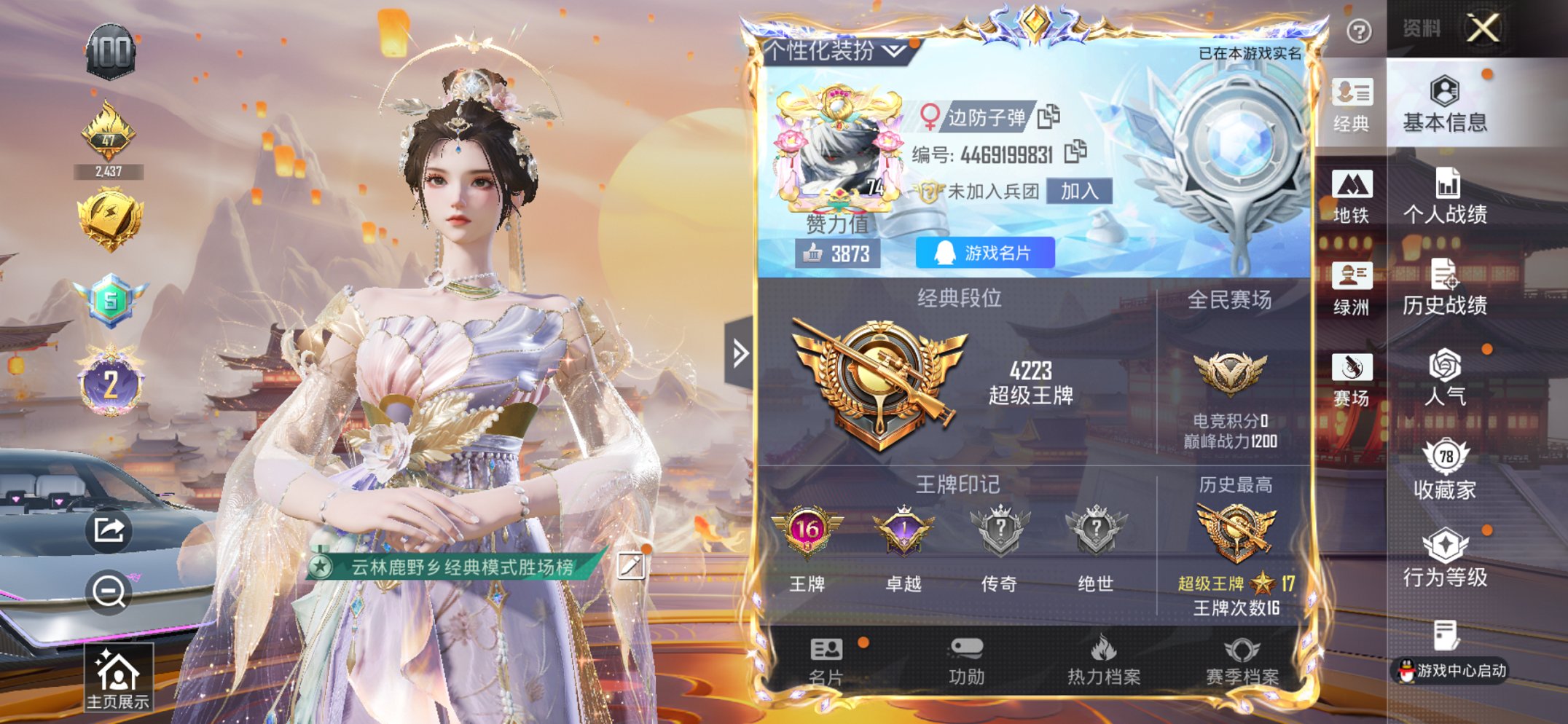Switch to the 地铁 mode tab
Image resolution: width=1568 pixels, height=724 pixels.
tap(1352, 200)
